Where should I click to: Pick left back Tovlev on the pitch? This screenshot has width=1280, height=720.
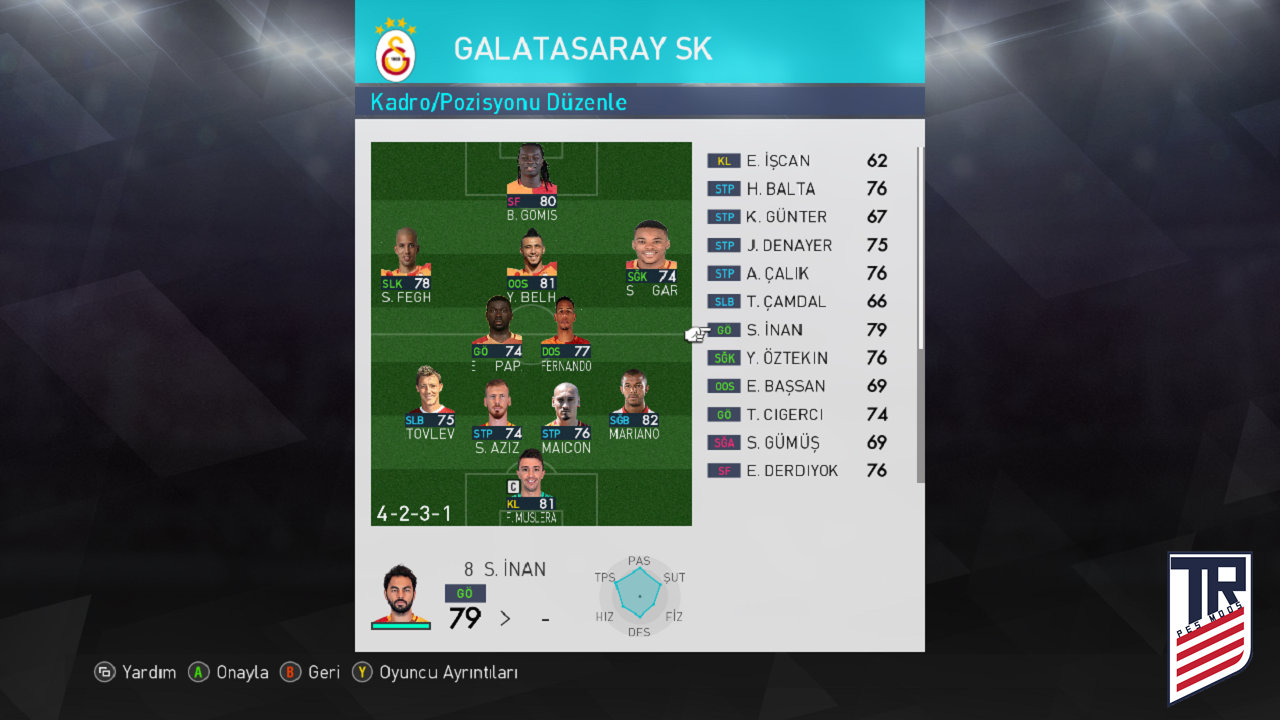pos(430,406)
